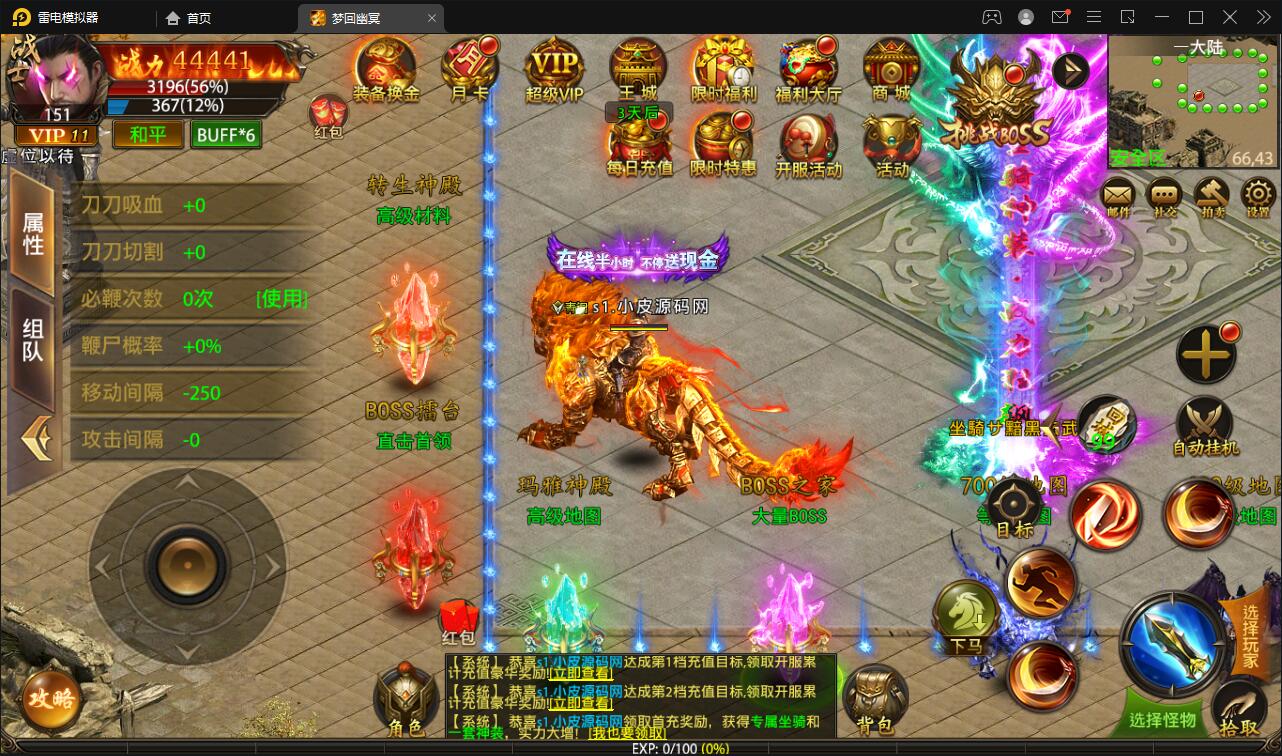The height and width of the screenshot is (756, 1282).
Task: Expand the minimap arrow button
Action: (x=1070, y=70)
